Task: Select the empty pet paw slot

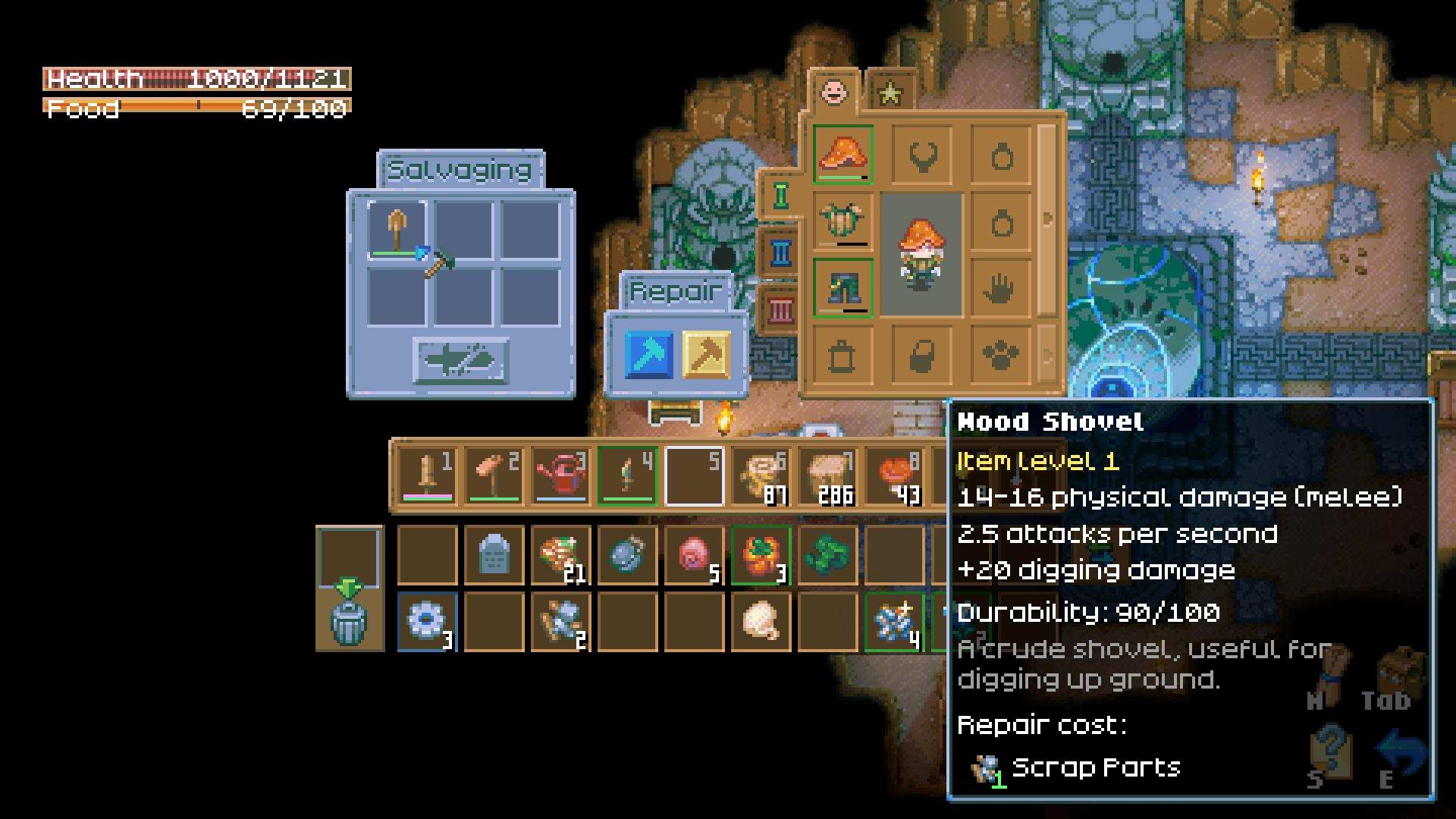Action: pyautogui.click(x=1000, y=355)
